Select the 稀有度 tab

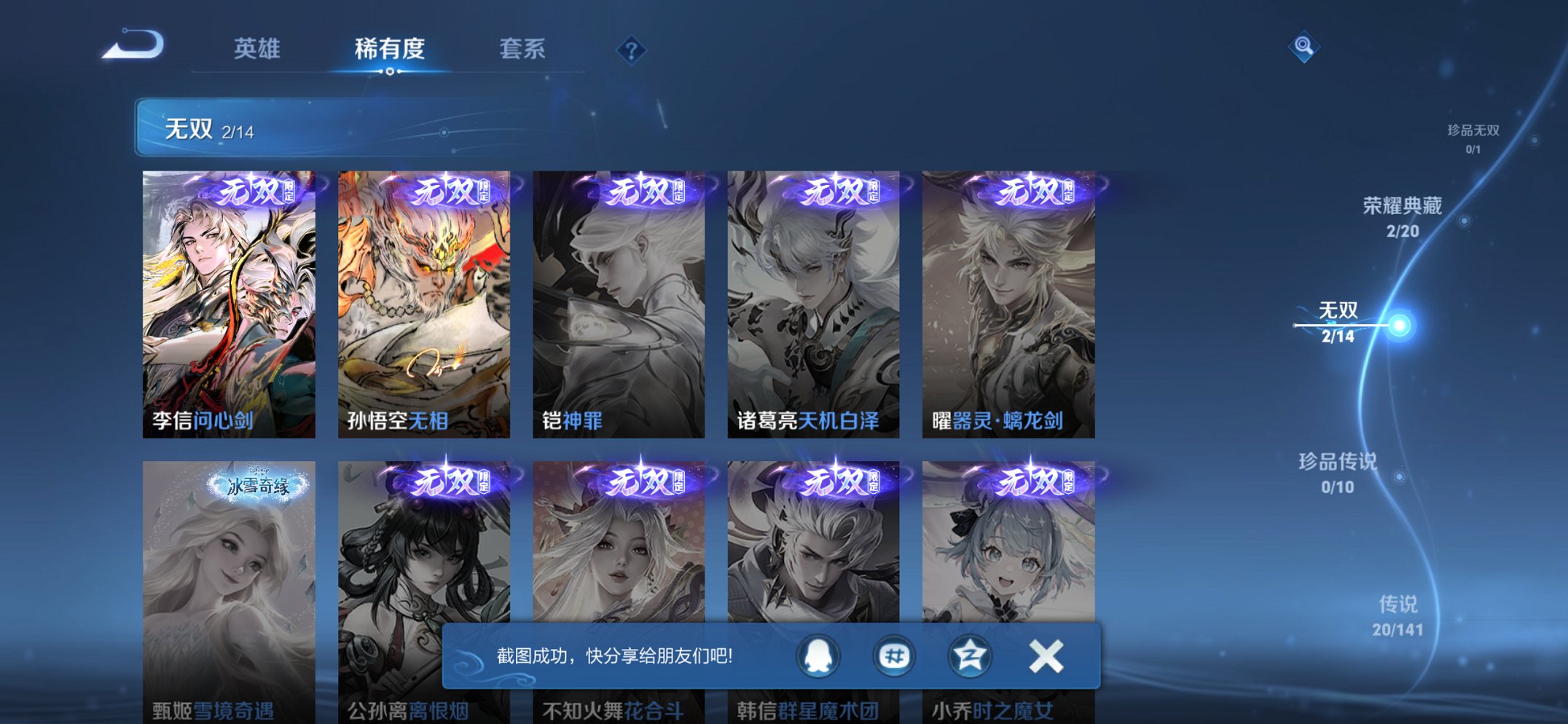[x=391, y=50]
